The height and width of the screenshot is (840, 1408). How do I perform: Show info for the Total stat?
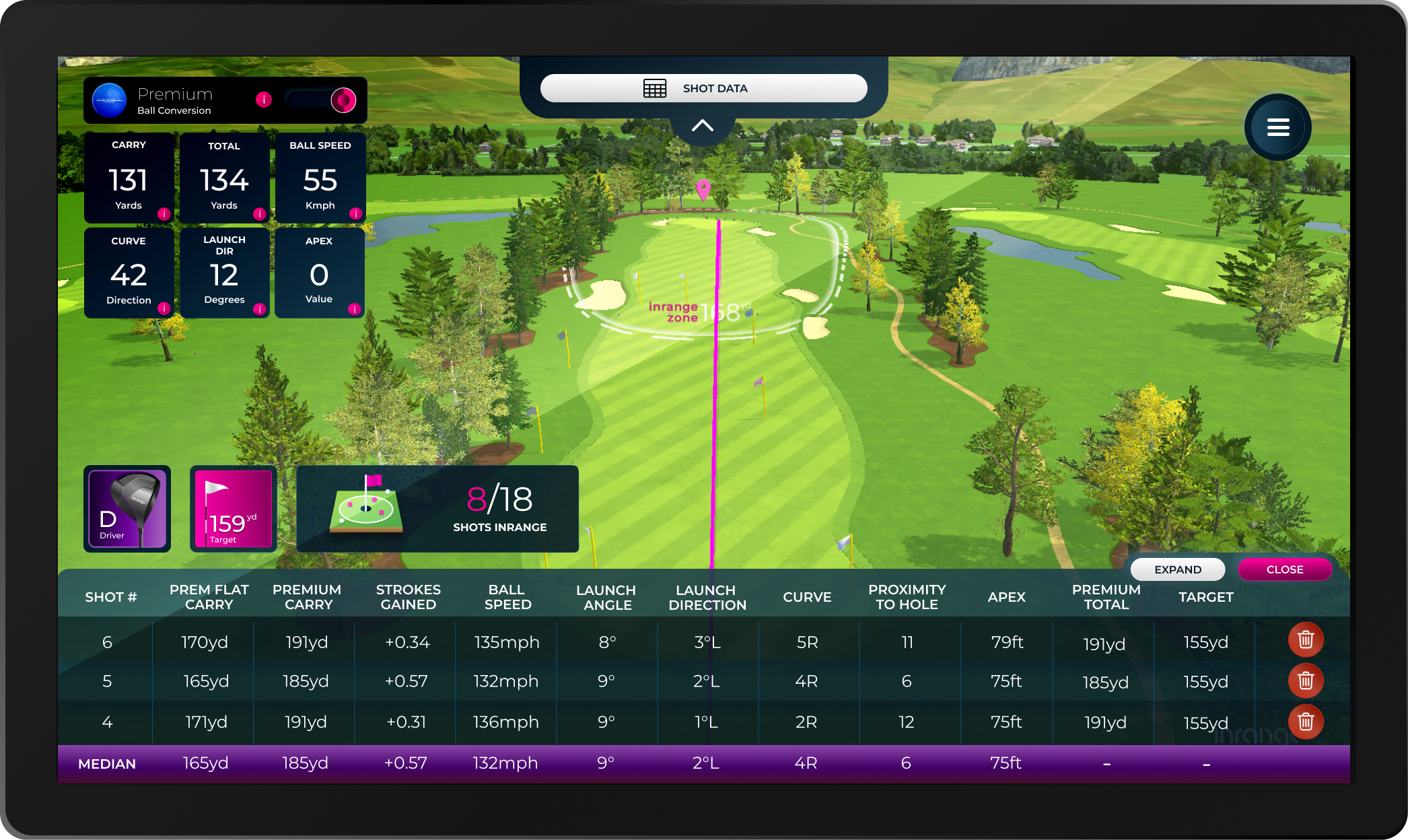(259, 214)
